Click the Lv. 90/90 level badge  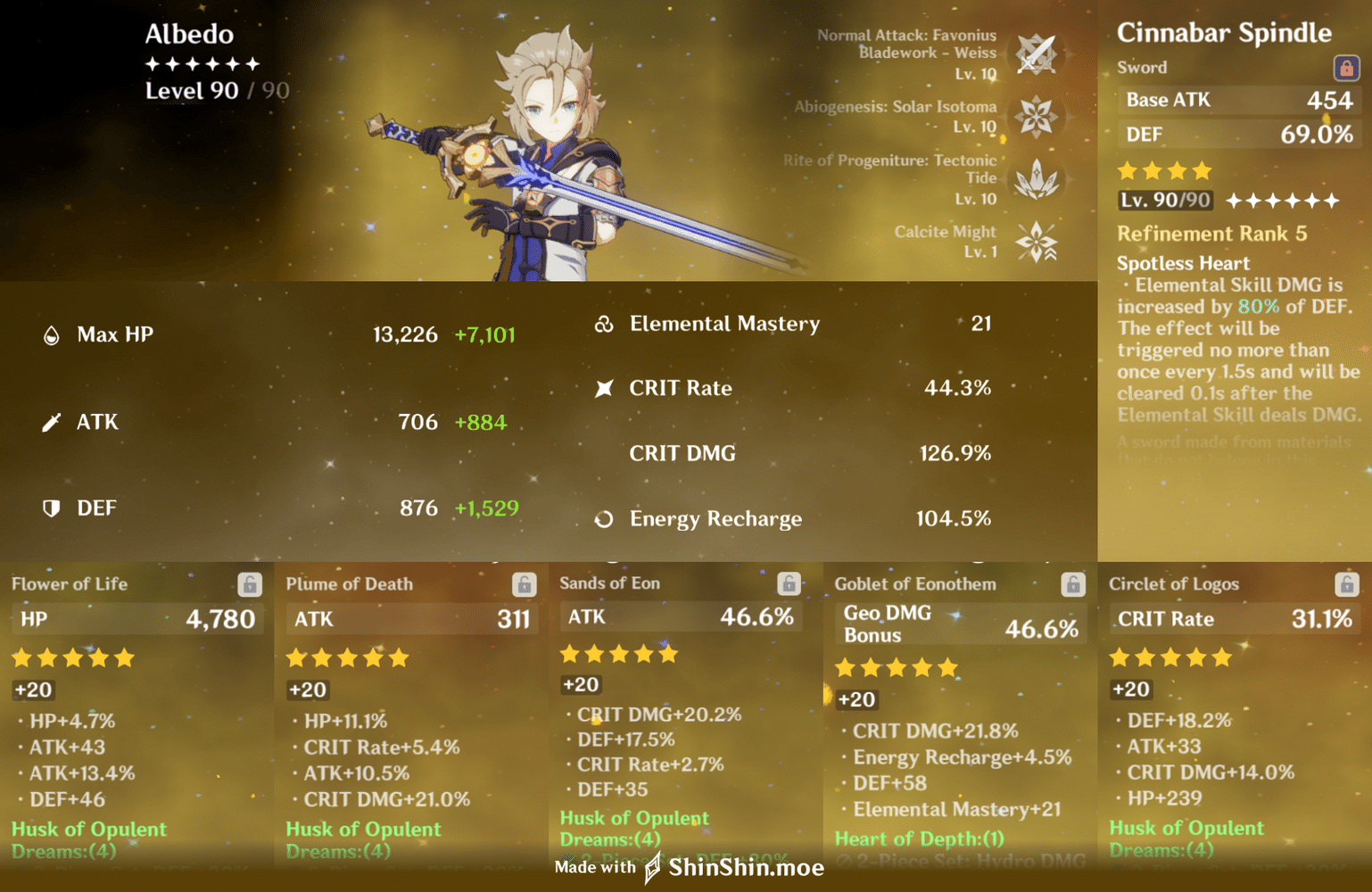(x=1164, y=200)
